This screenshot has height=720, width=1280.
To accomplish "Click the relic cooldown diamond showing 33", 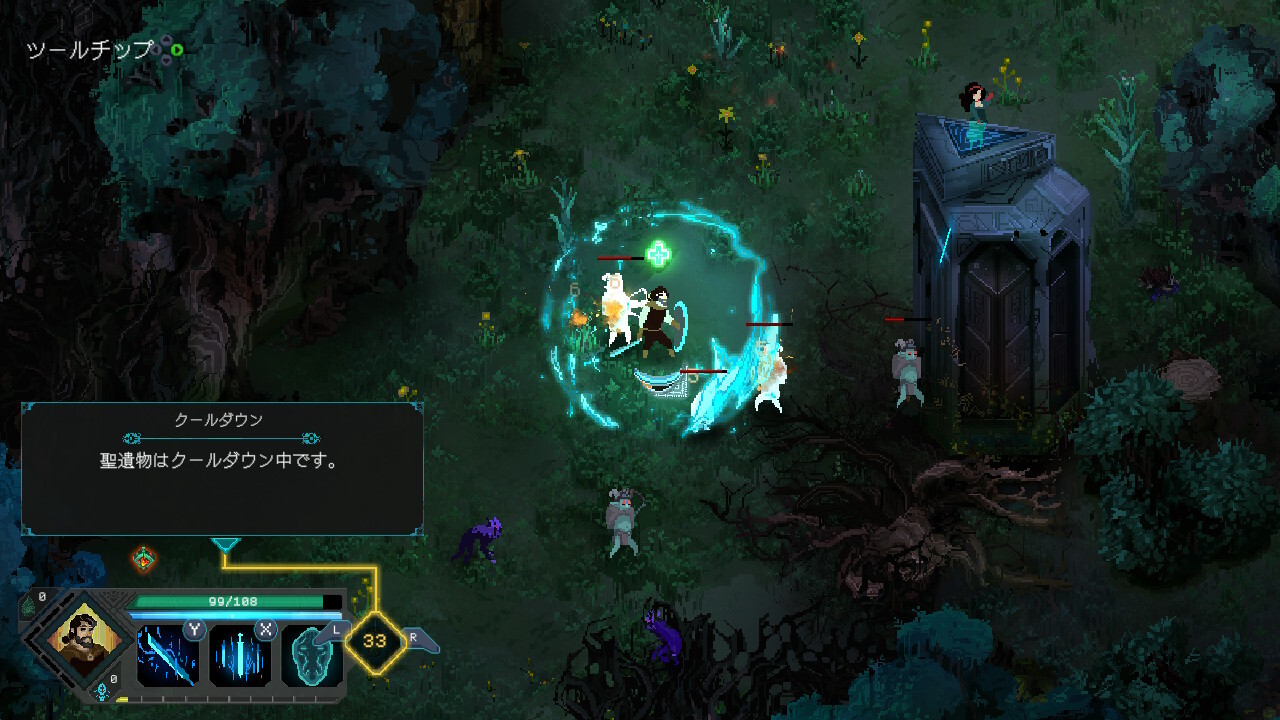I will click(375, 641).
